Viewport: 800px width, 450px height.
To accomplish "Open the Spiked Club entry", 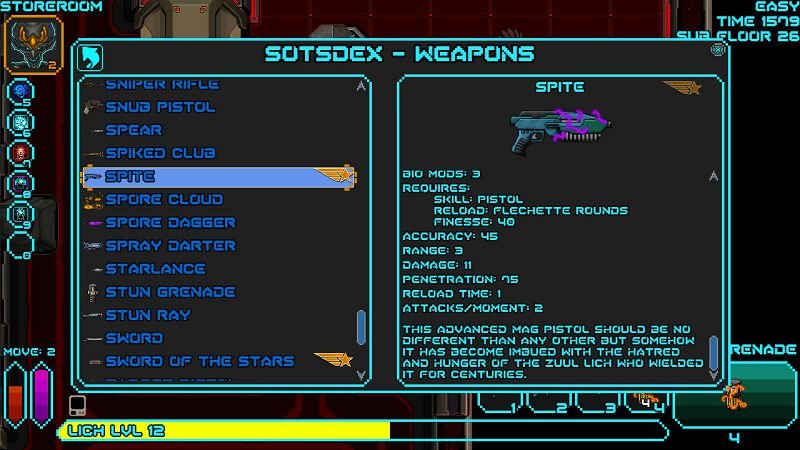I will (x=160, y=153).
